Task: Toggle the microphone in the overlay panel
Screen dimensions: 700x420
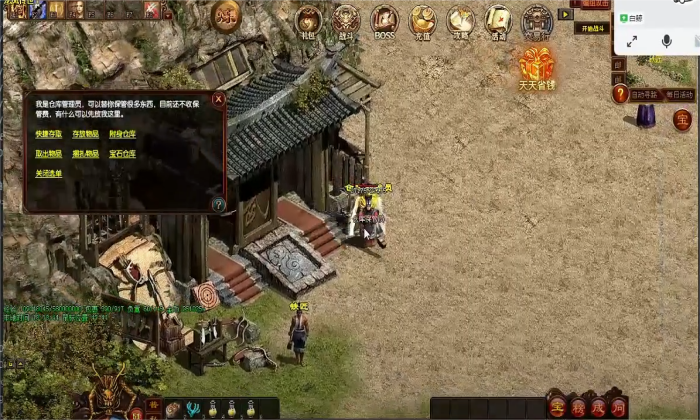Action: 665,41
